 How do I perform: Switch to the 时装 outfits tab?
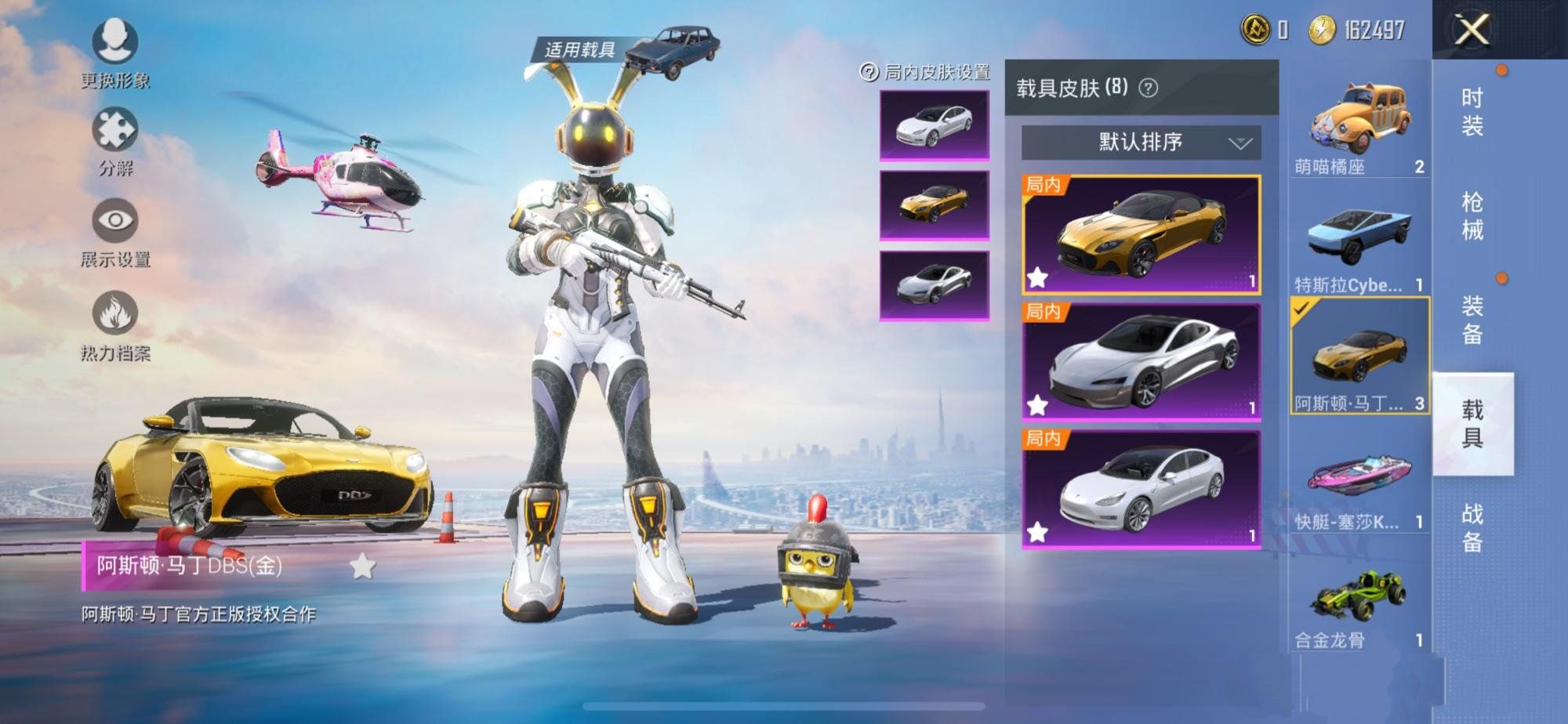pos(1472,111)
